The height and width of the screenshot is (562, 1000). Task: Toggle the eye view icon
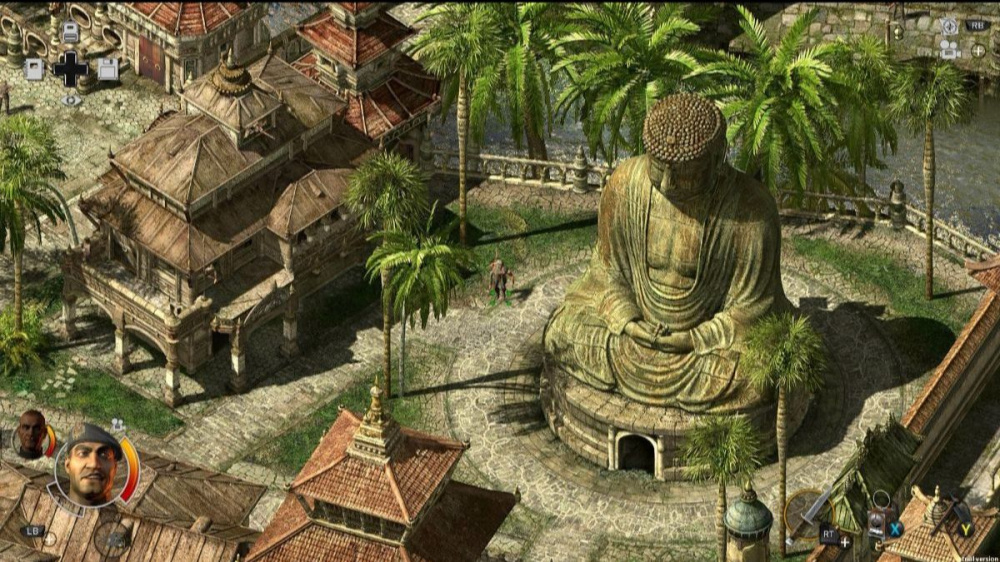[70, 100]
